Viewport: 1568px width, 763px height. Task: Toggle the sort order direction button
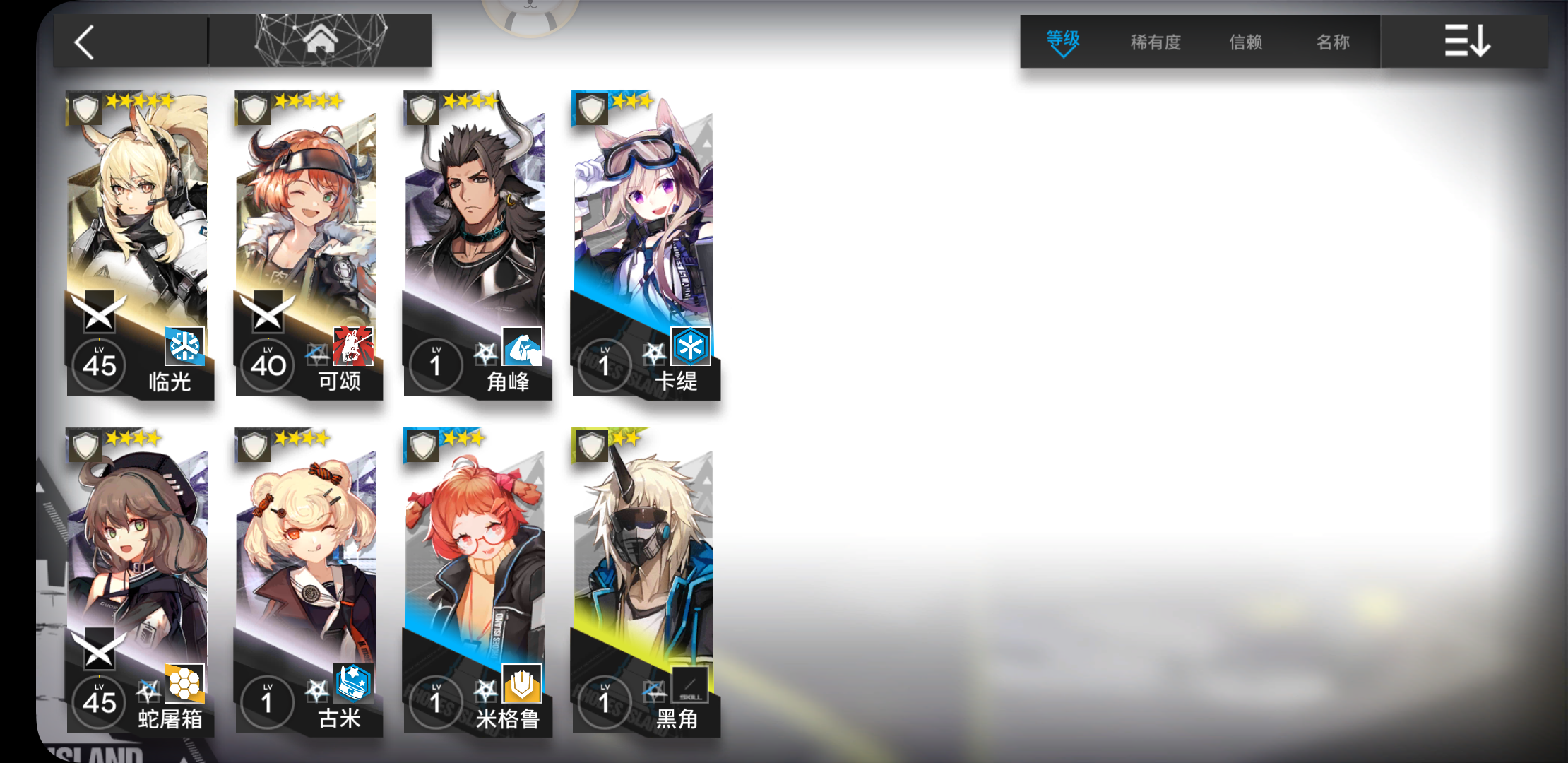[x=1466, y=41]
